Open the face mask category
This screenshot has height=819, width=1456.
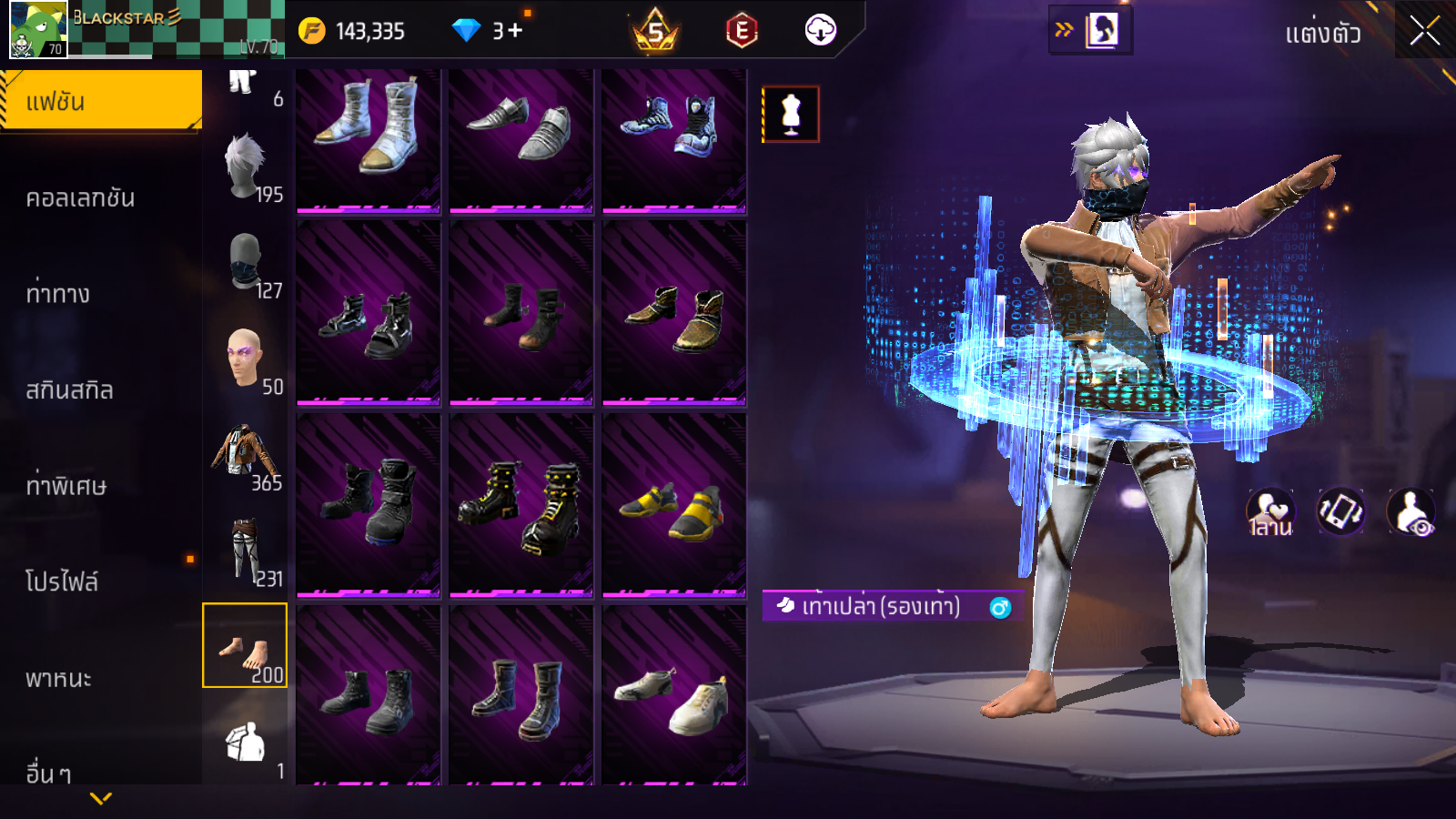coord(244,264)
